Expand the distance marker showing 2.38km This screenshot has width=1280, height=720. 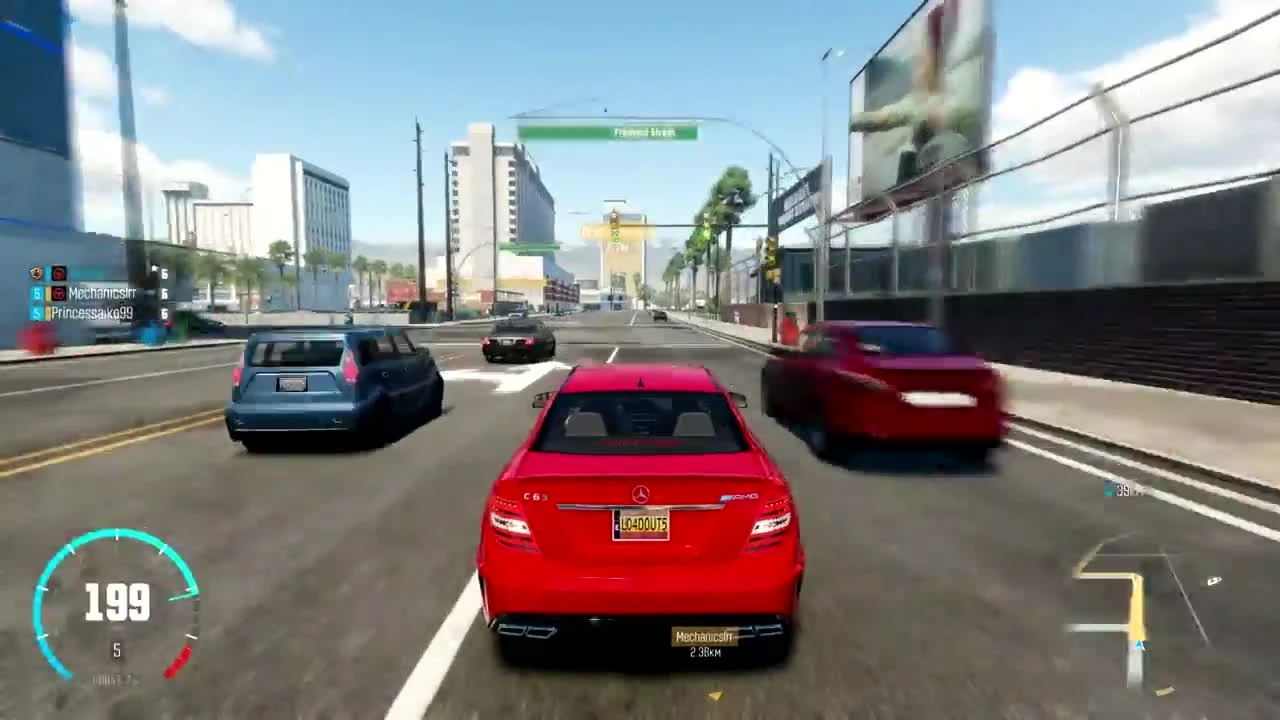tap(704, 651)
